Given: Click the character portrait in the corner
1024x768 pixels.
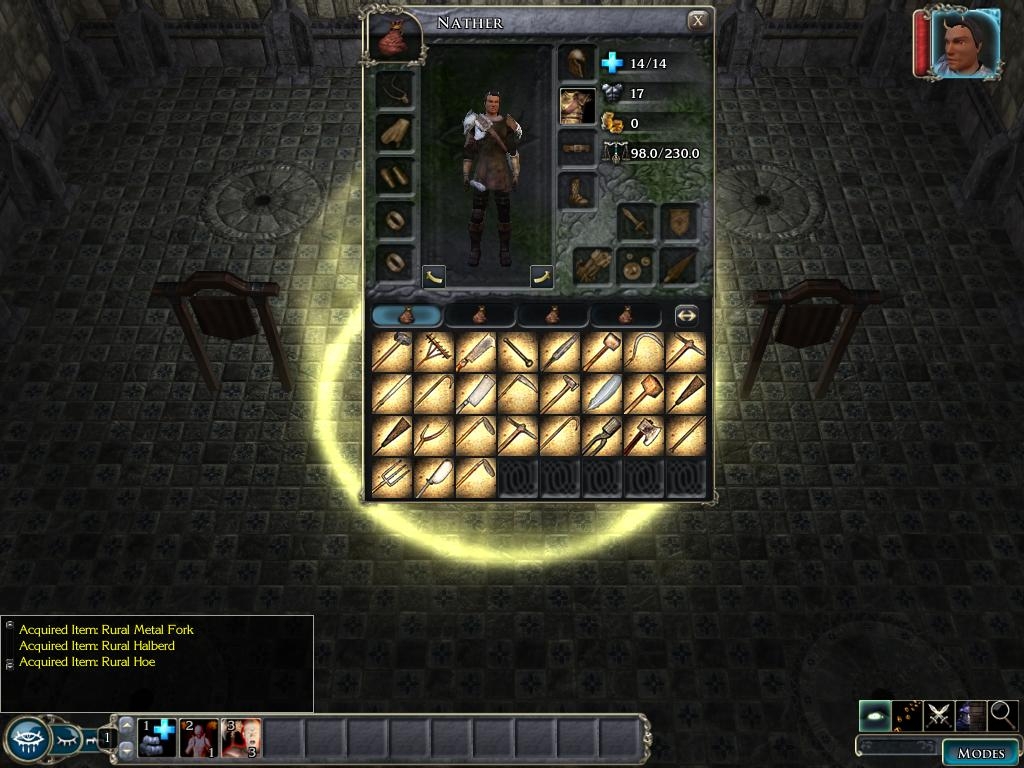Looking at the screenshot, I should point(965,42).
